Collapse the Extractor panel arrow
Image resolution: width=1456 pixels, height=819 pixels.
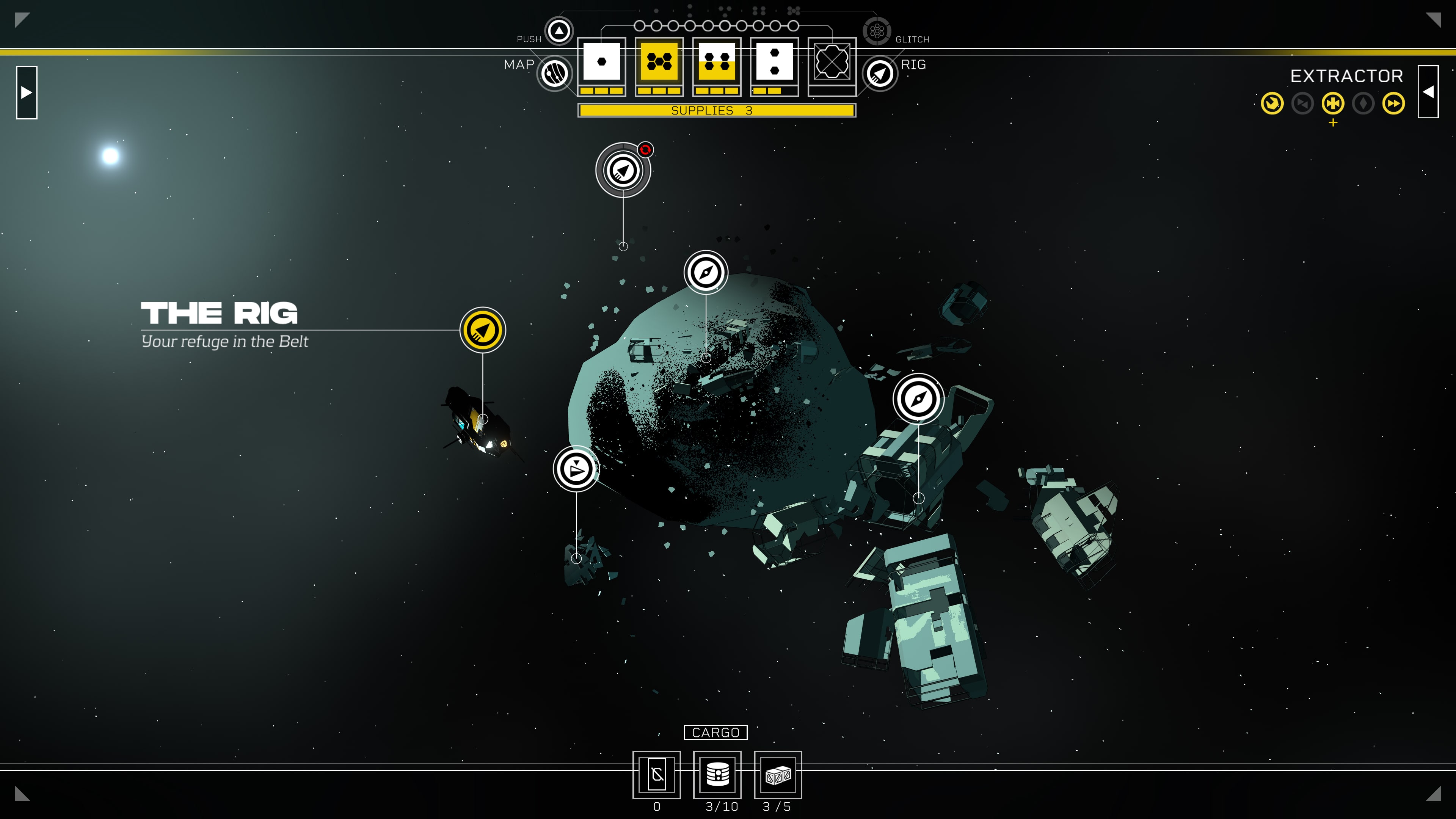click(1428, 91)
